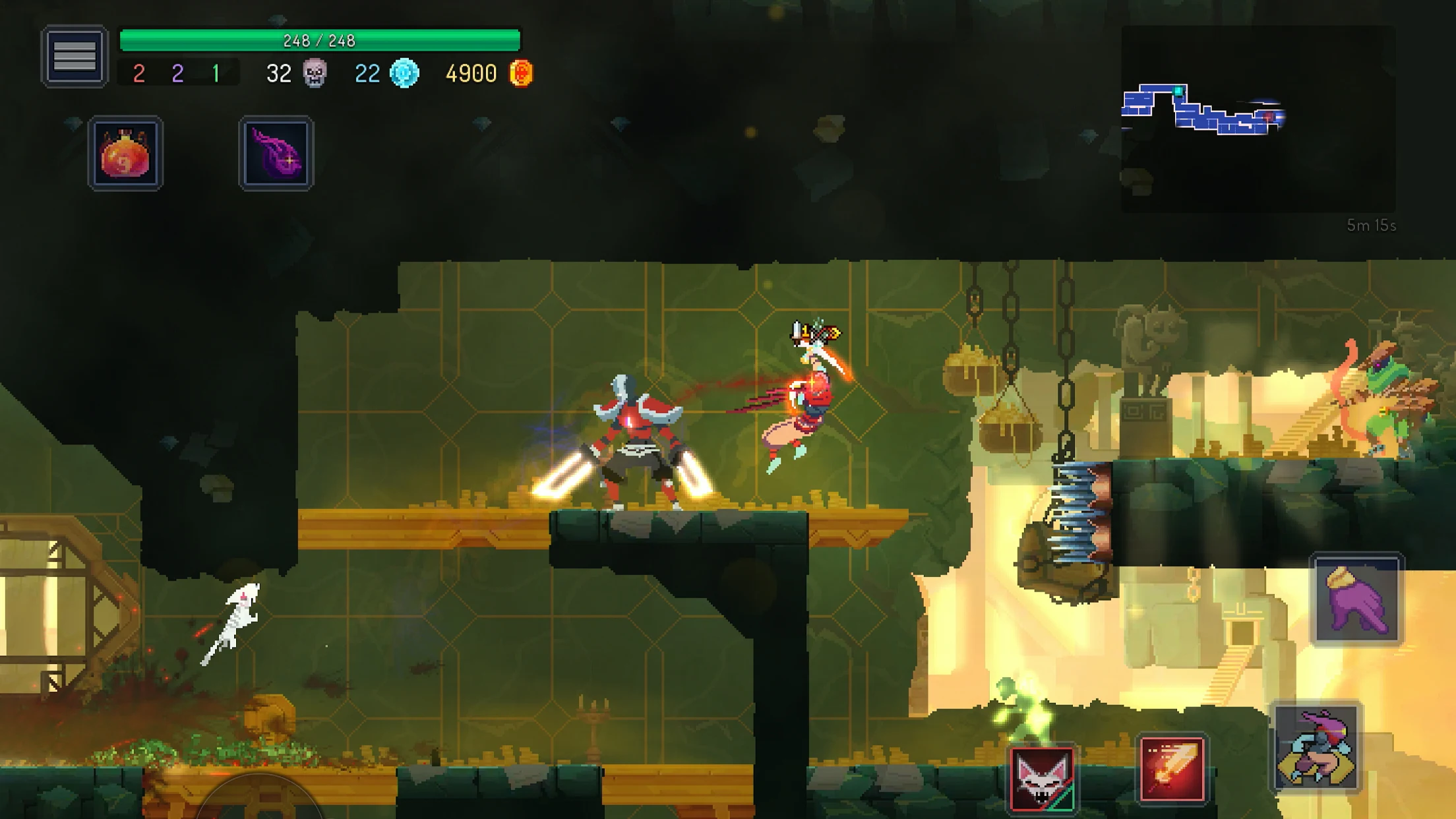Screen dimensions: 1456x819
Task: Click the 248/248 health bar
Action: pos(318,40)
